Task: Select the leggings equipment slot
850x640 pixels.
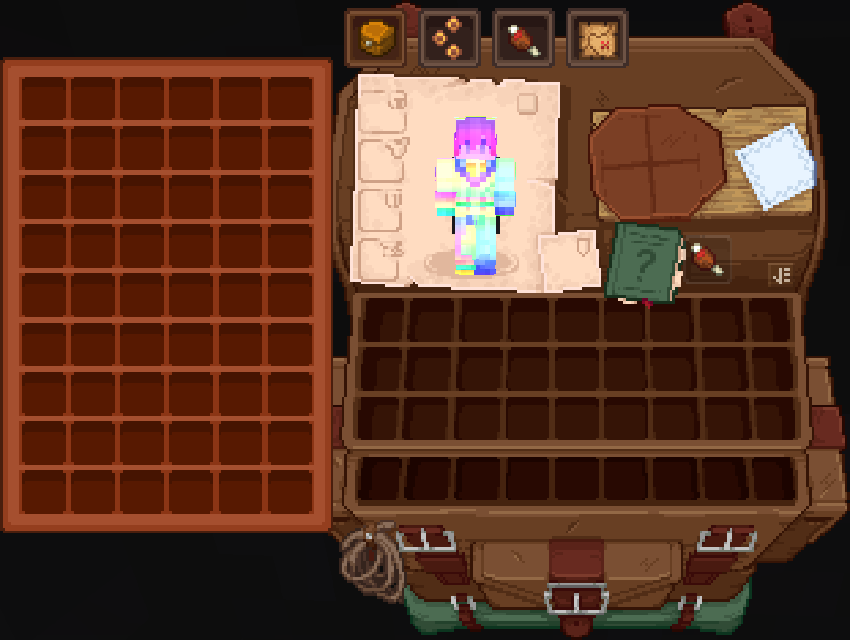Action: point(380,208)
